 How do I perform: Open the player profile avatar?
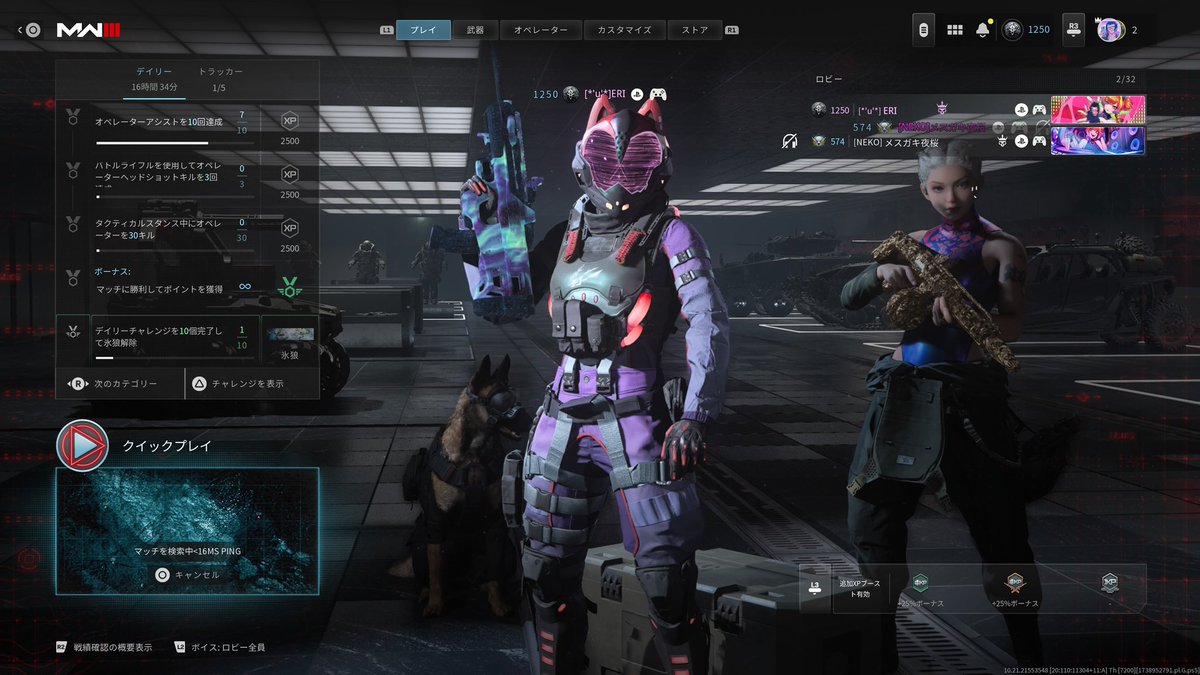click(1109, 30)
